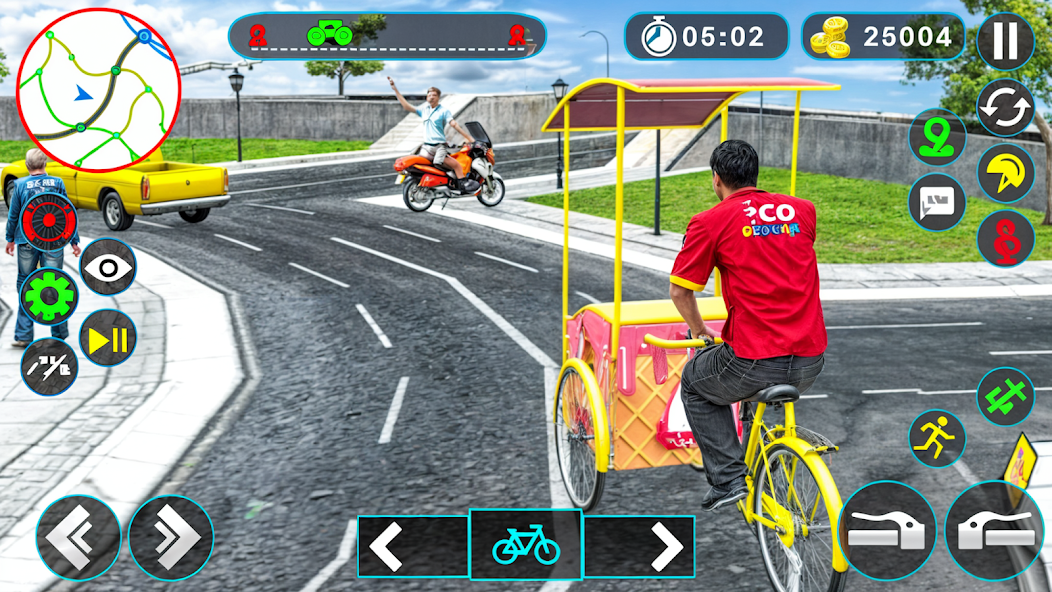Tap the brake pedal button
The width and height of the screenshot is (1052, 592).
pyautogui.click(x=887, y=530)
